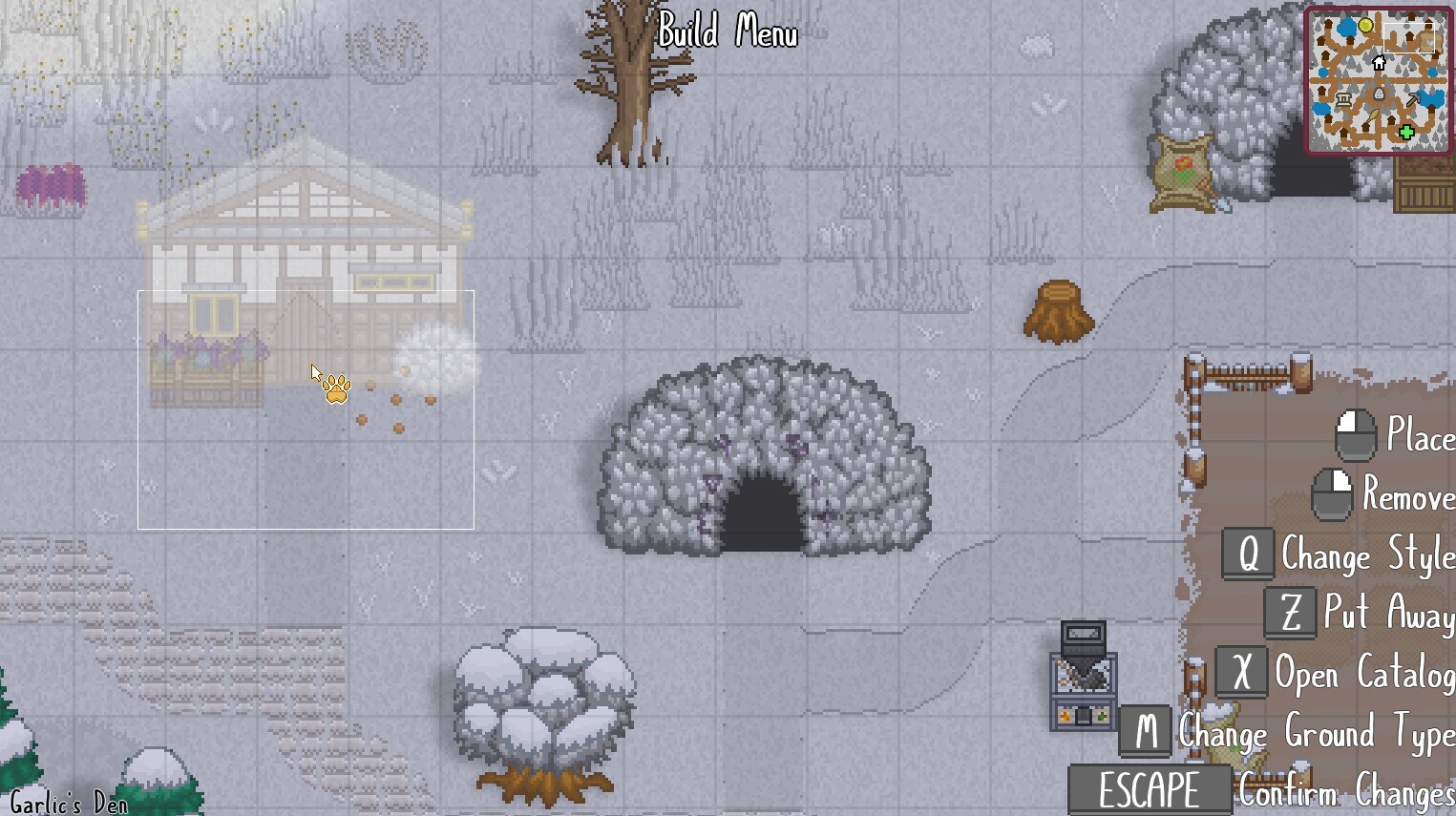Click the house marker on the minimap
The height and width of the screenshot is (816, 1456).
click(1378, 63)
